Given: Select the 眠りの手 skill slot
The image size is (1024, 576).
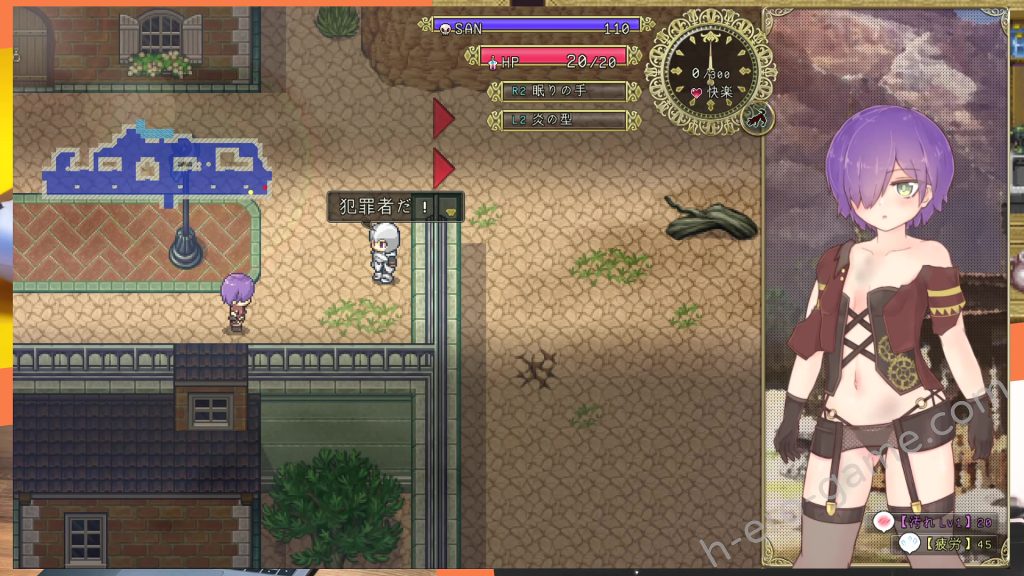Looking at the screenshot, I should click(558, 91).
